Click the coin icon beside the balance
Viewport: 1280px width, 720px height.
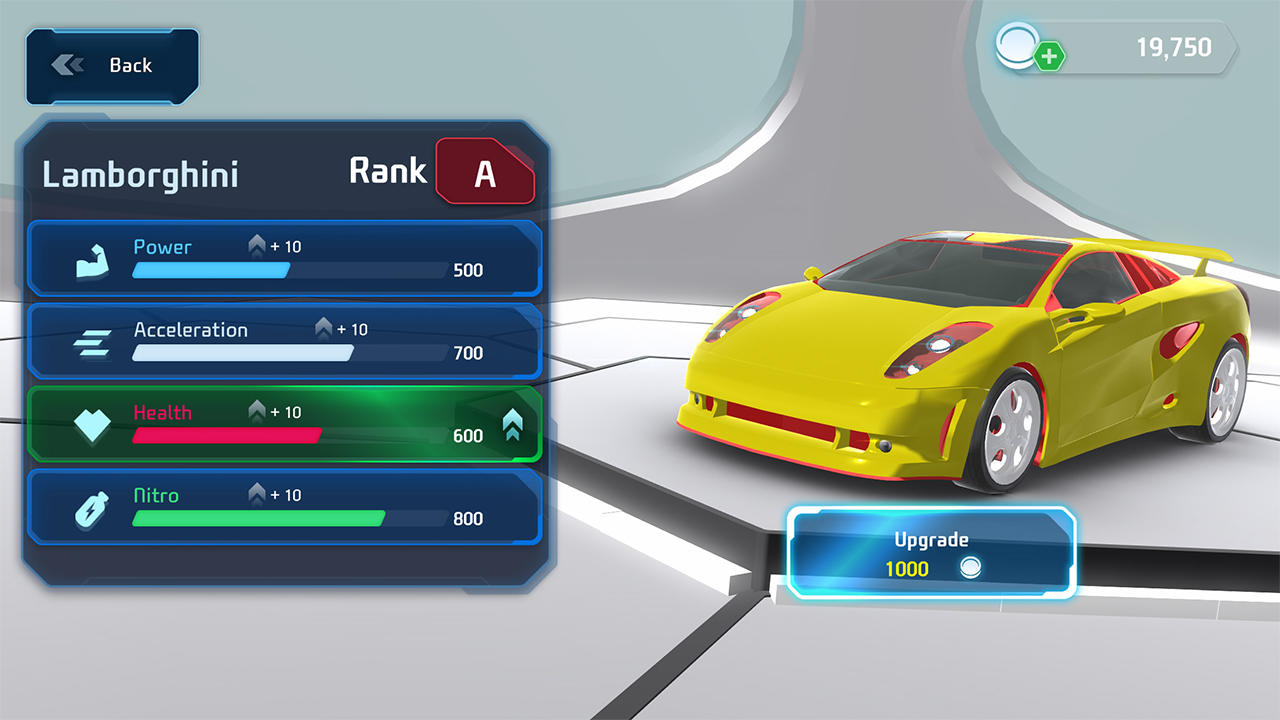pyautogui.click(x=1016, y=45)
